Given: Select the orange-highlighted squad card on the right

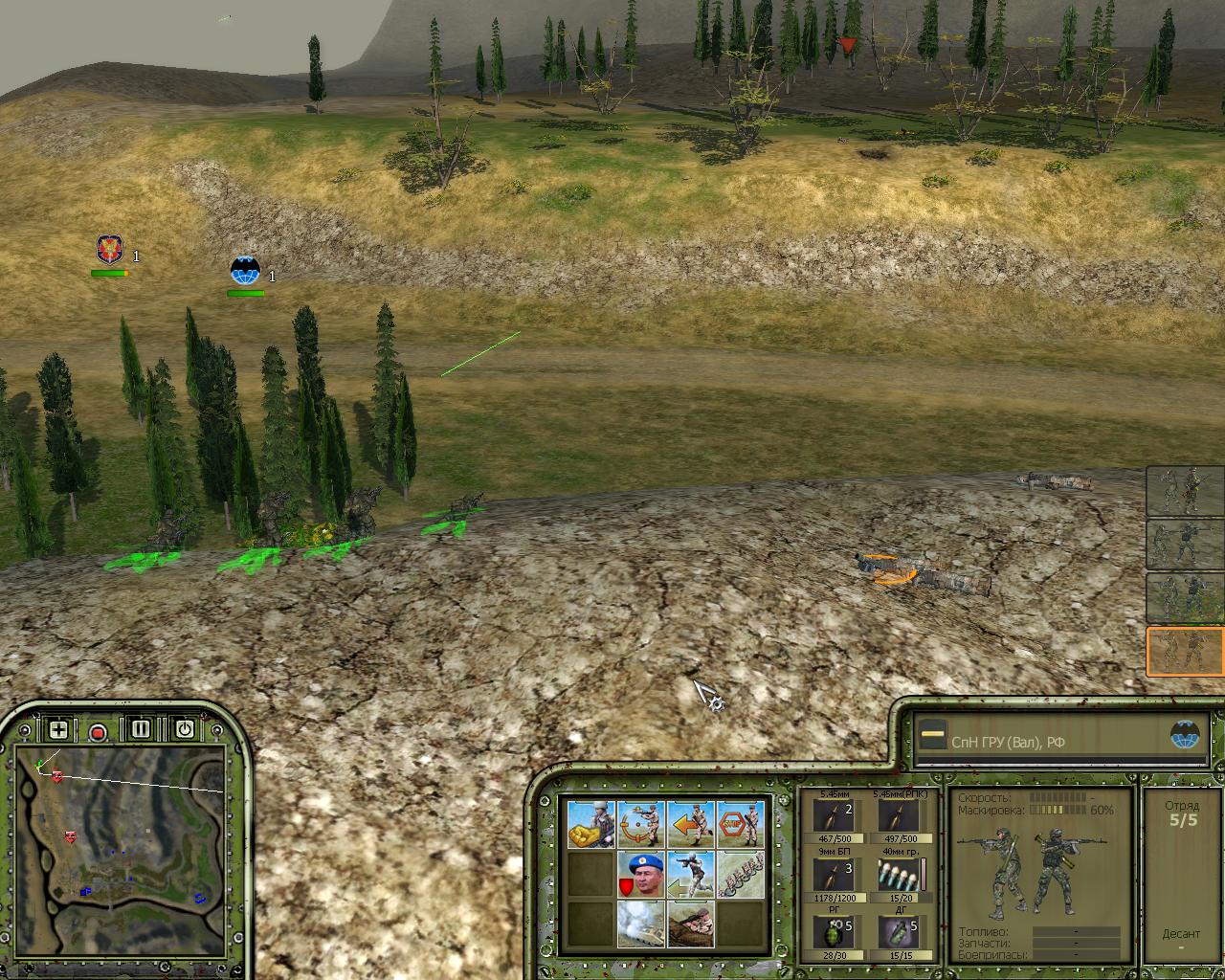Looking at the screenshot, I should 1186,652.
